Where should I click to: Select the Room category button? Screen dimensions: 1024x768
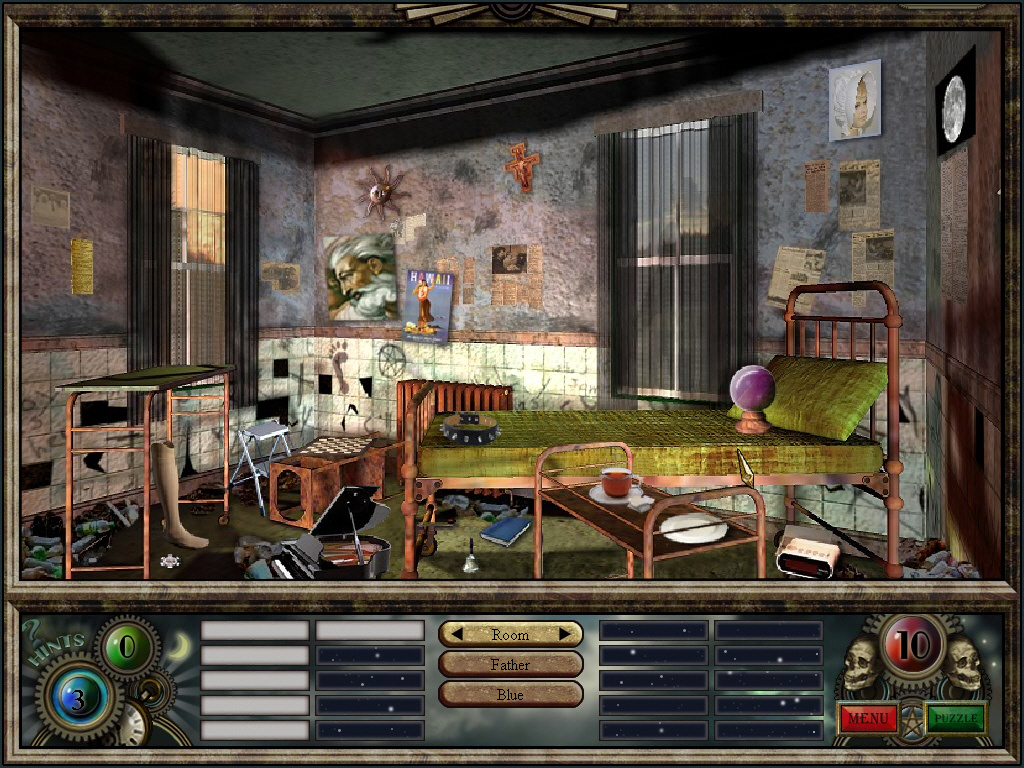[510, 634]
